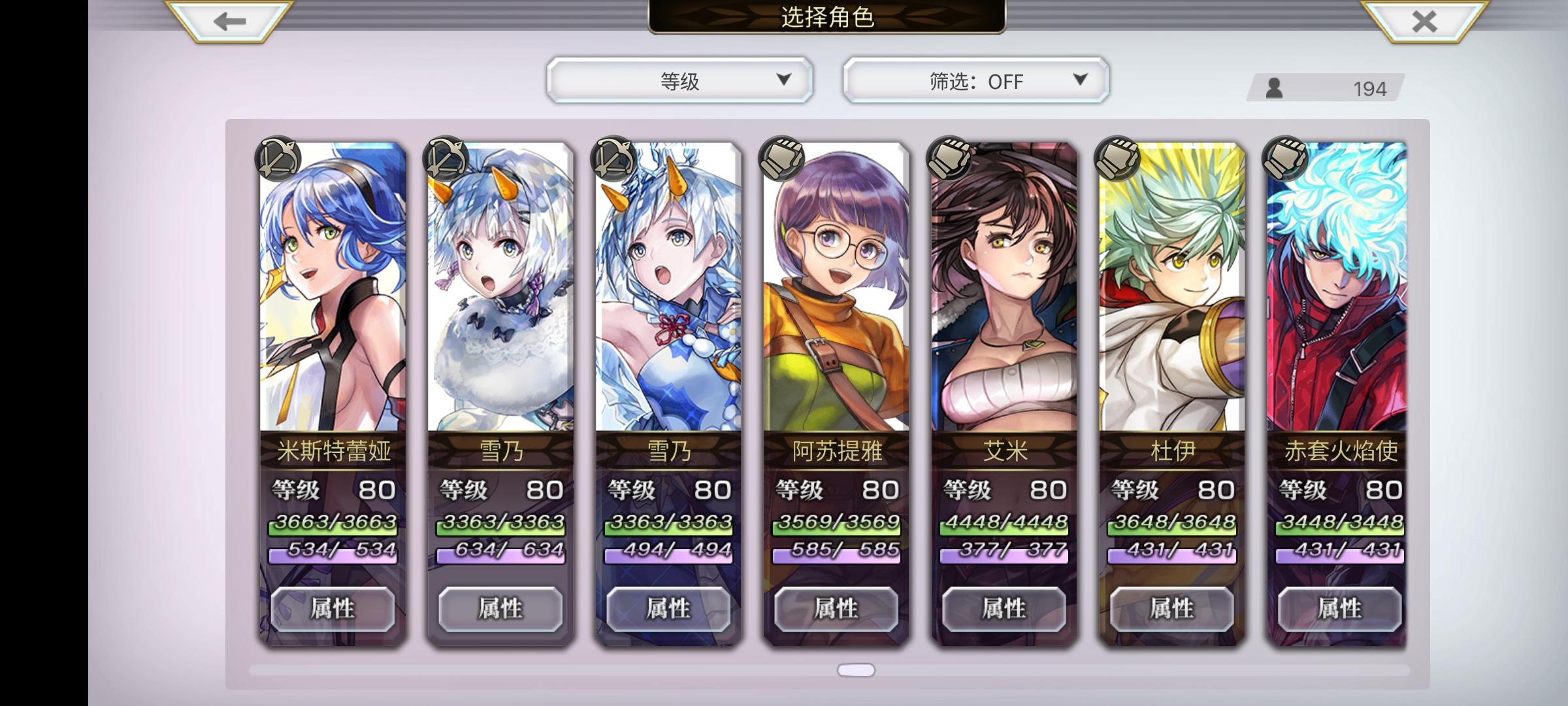The image size is (1568, 706).
Task: Expand the sort order arrow next to 等级
Action: (x=781, y=81)
